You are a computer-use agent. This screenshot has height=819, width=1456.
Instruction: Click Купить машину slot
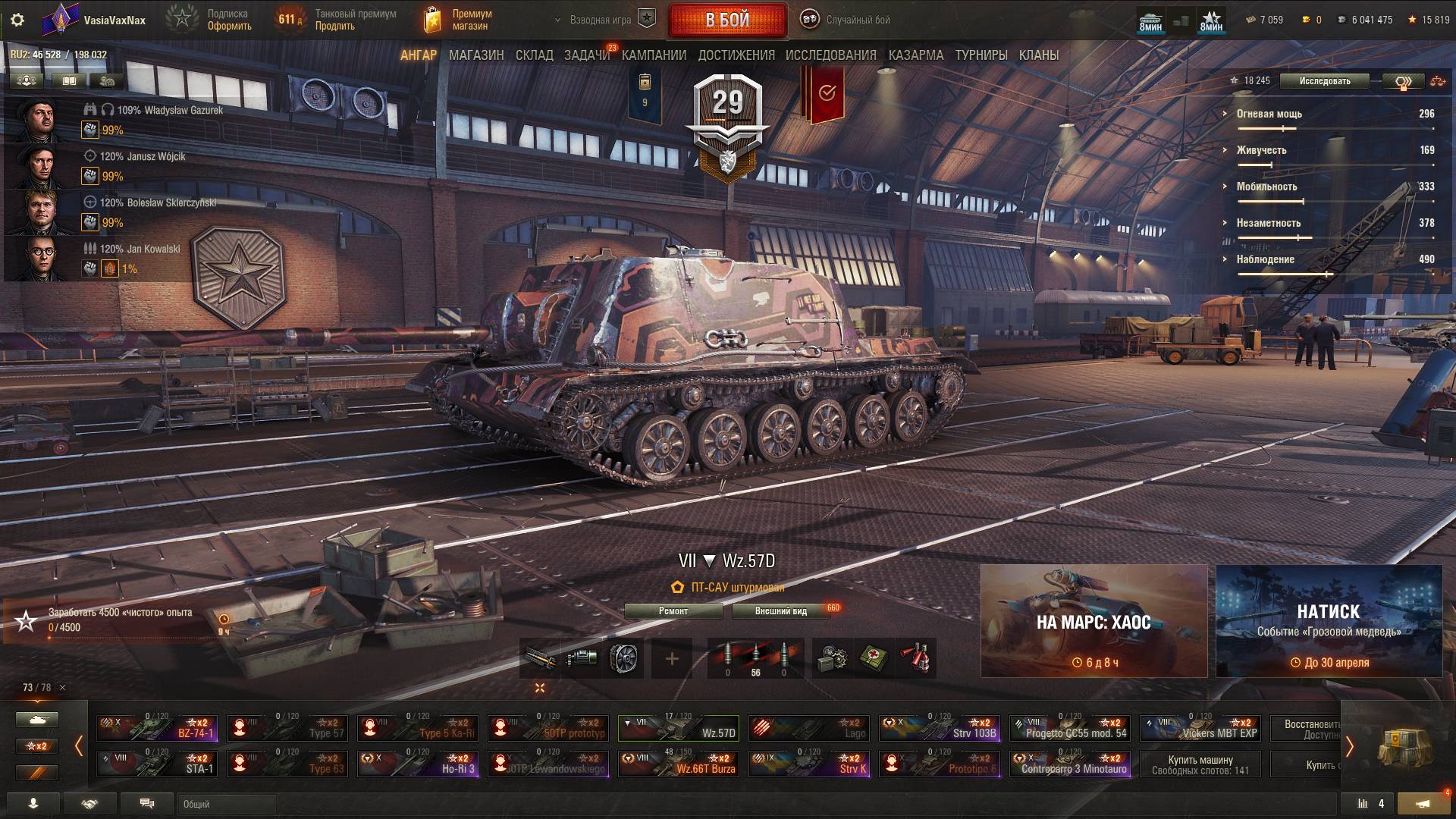tap(1200, 764)
